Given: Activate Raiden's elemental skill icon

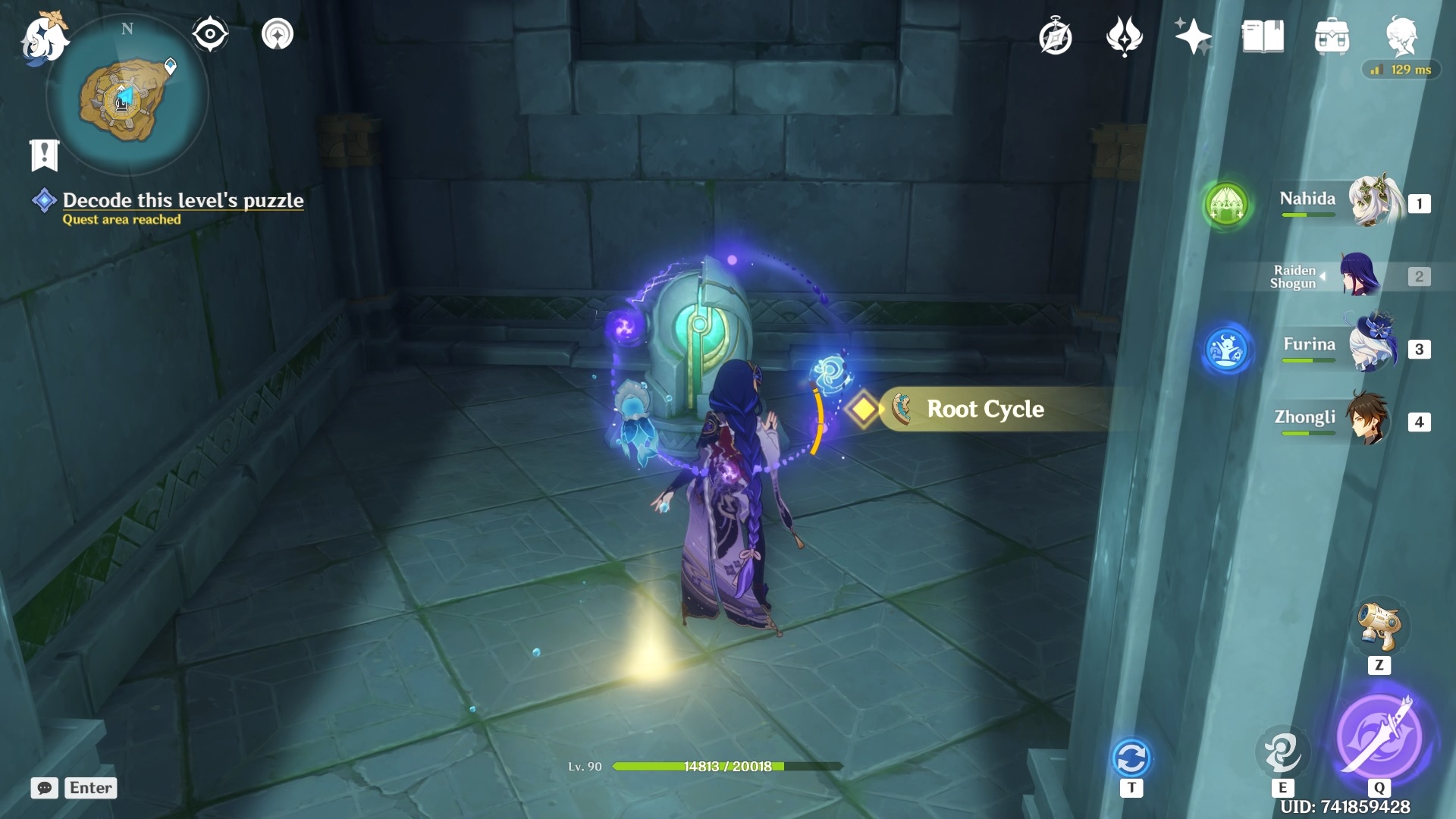Looking at the screenshot, I should click(x=1282, y=750).
